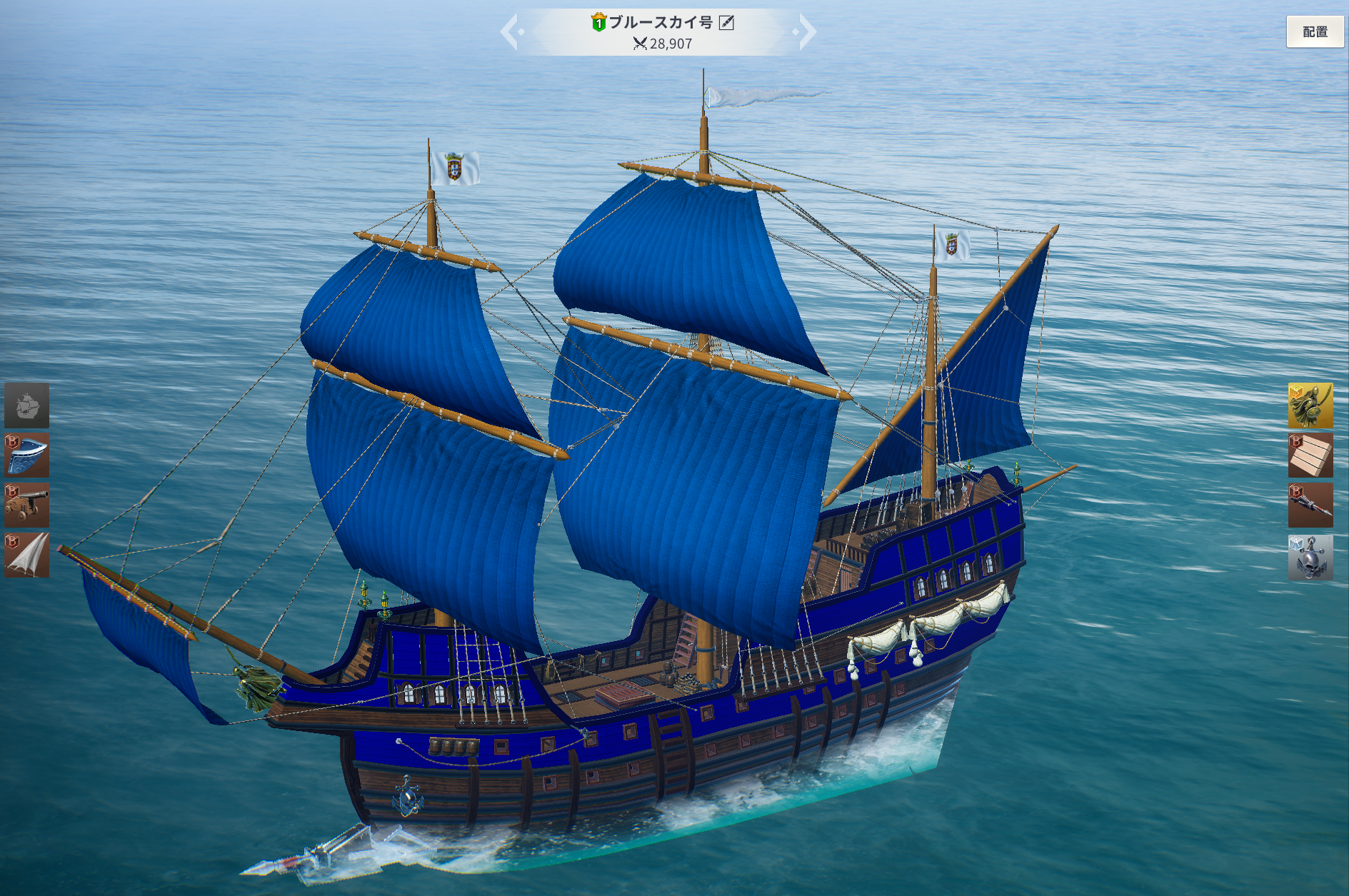This screenshot has width=1349, height=896.
Task: Open the golden warrior figurehead slot
Action: 1310,405
